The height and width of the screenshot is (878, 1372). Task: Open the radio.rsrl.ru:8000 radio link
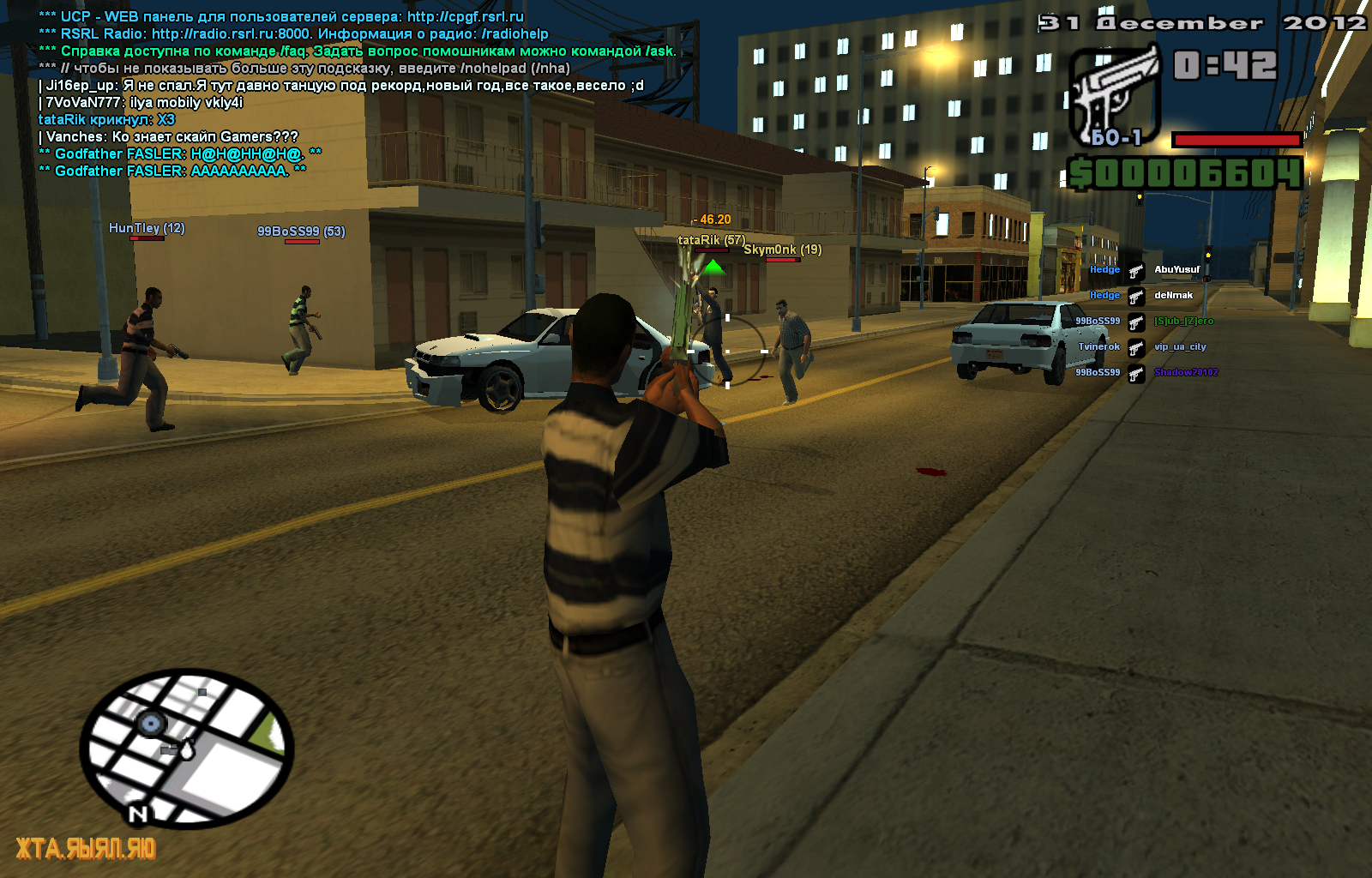(231, 34)
